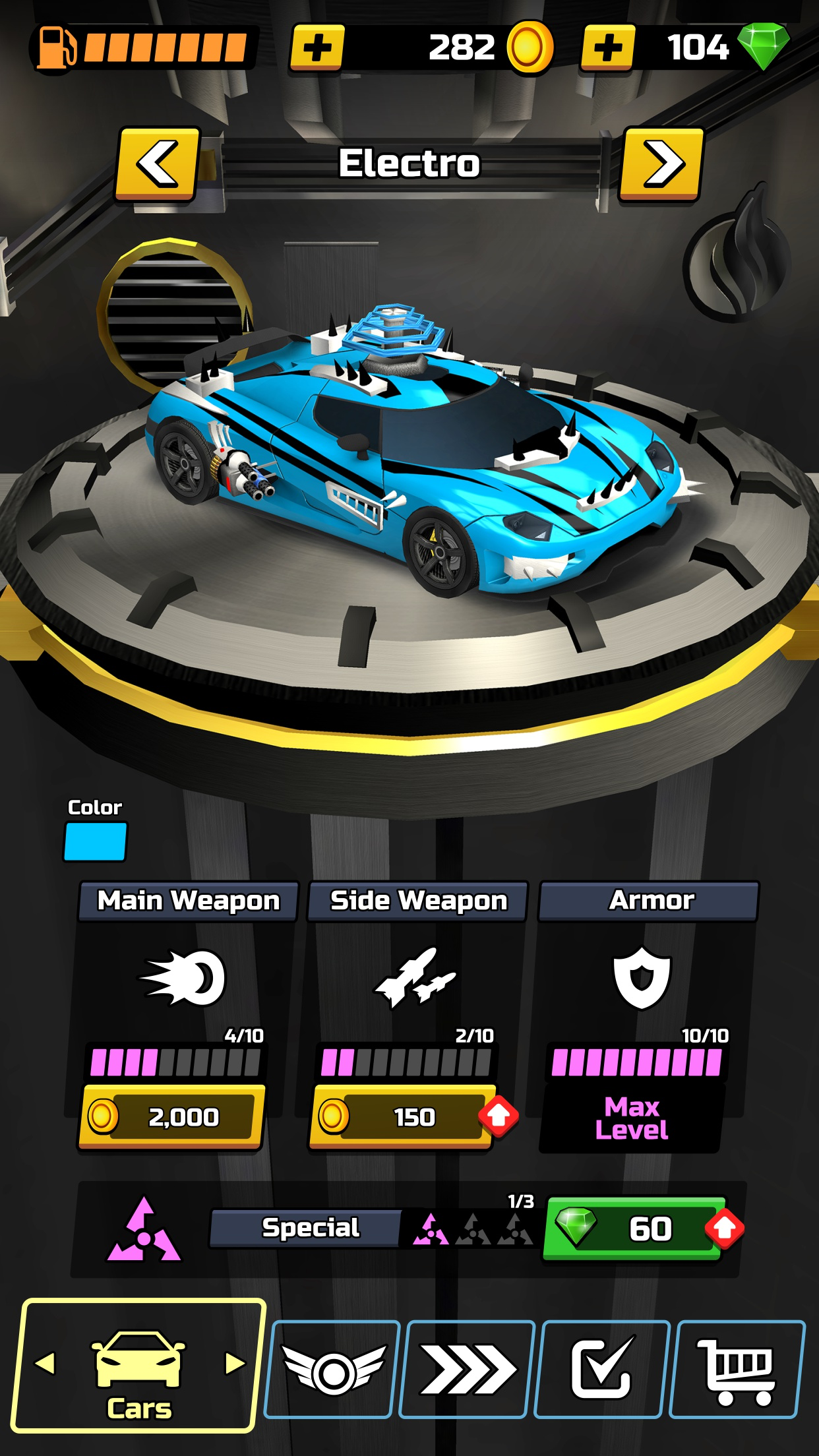Open the winged emblem tab
Screen dimensions: 819x1456
(333, 1370)
